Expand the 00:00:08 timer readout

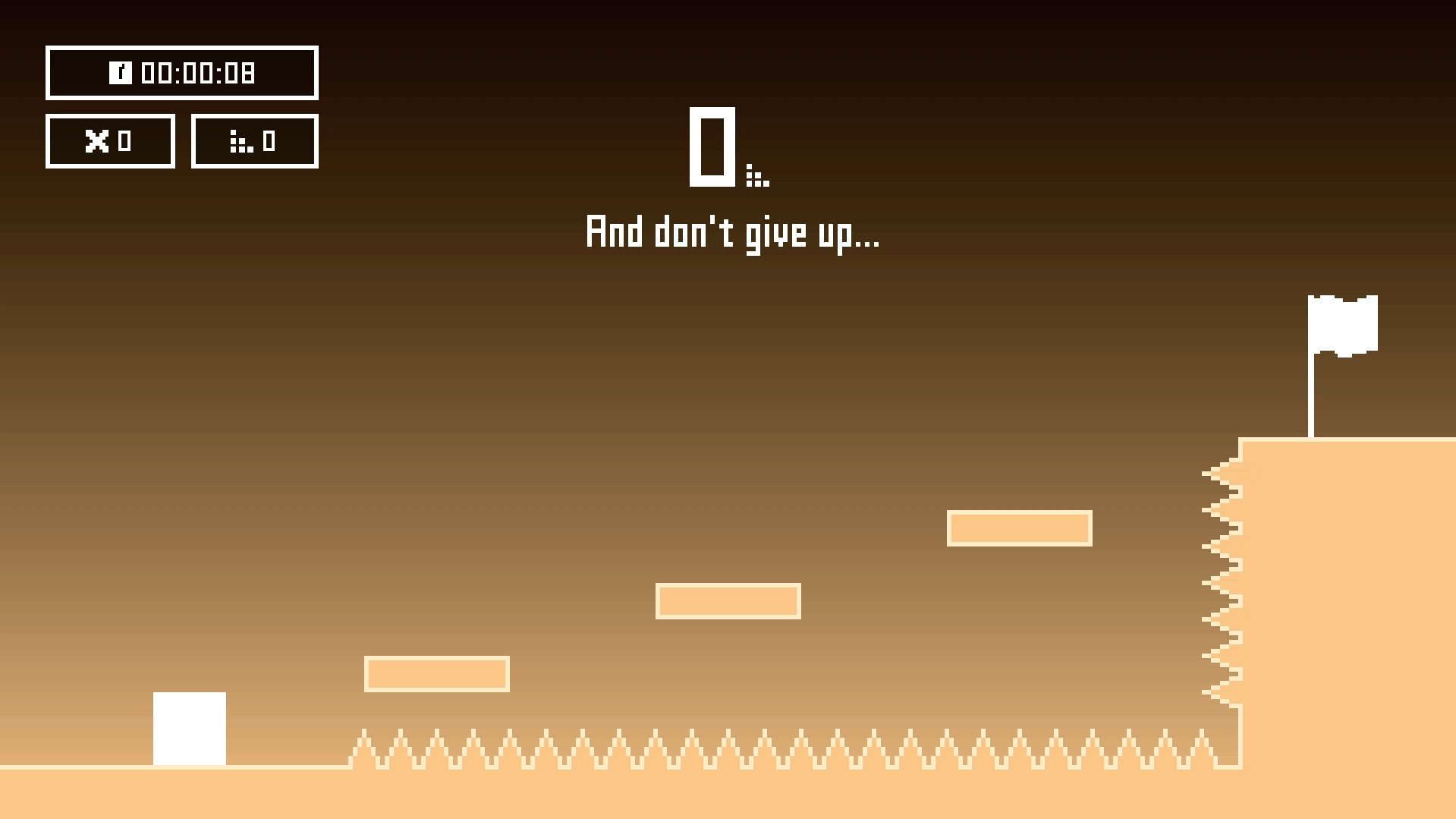click(199, 73)
